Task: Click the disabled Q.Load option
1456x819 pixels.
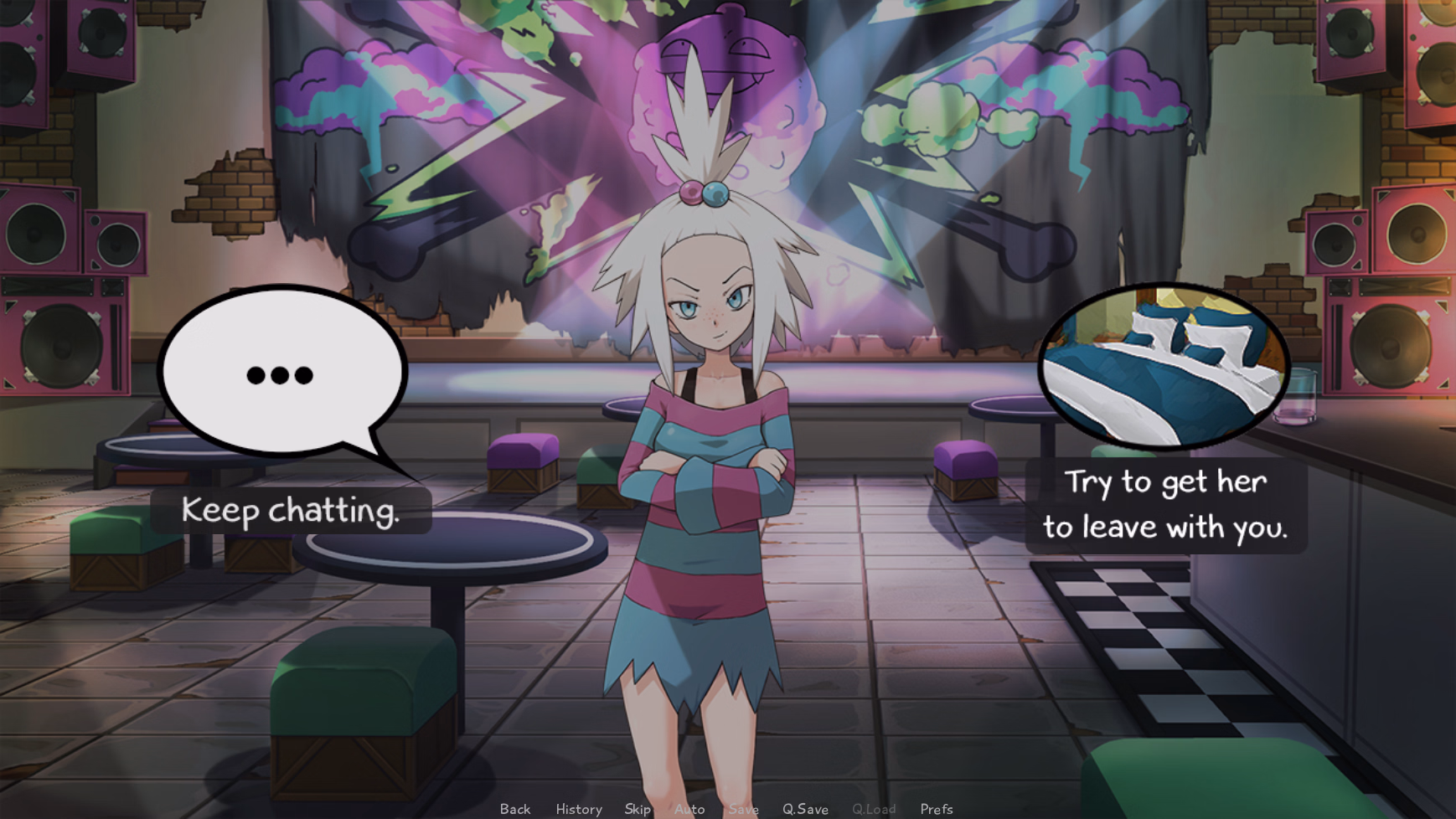Action: 874,809
